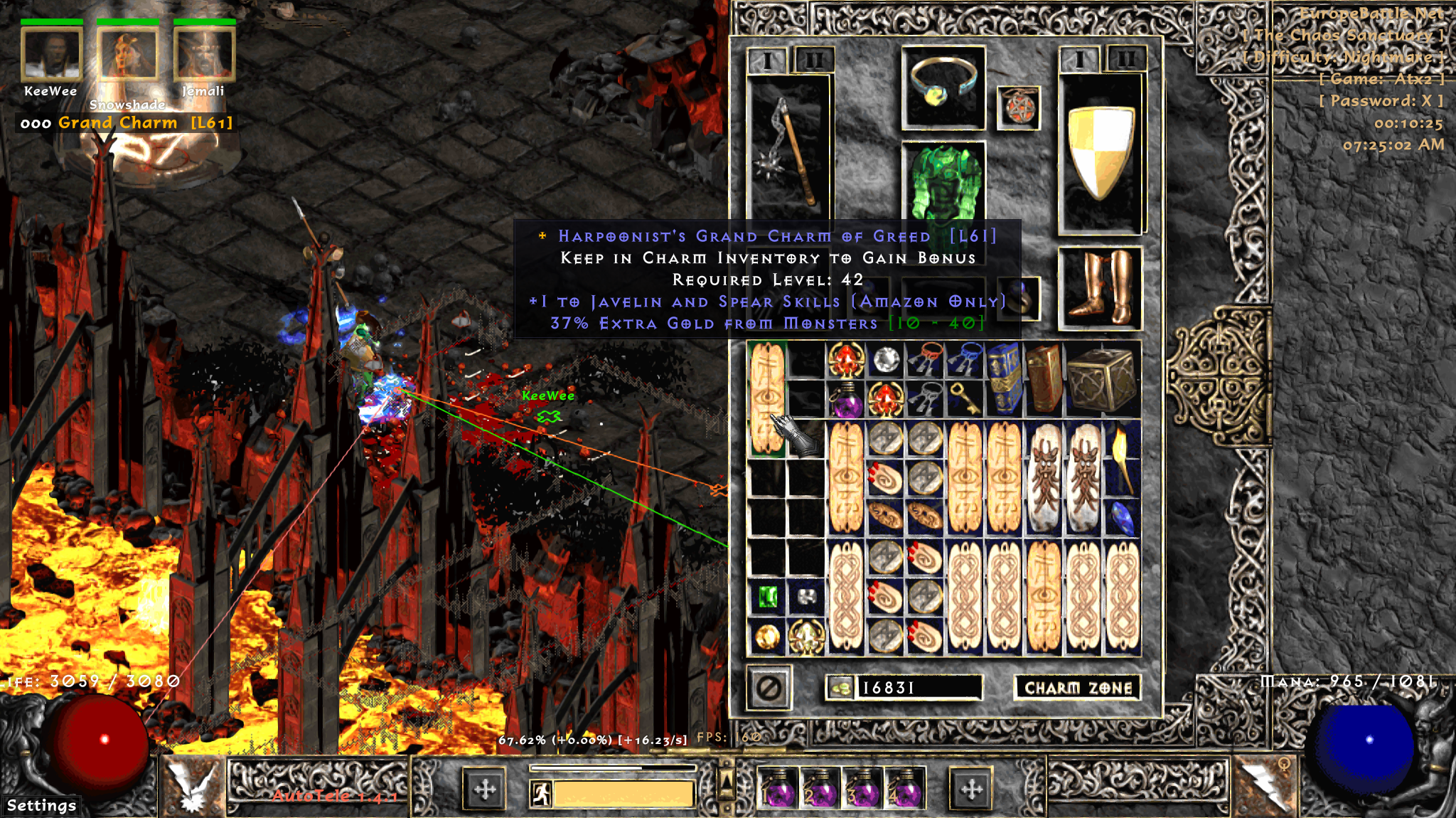
Task: Click the gold coins button
Action: [x=841, y=688]
